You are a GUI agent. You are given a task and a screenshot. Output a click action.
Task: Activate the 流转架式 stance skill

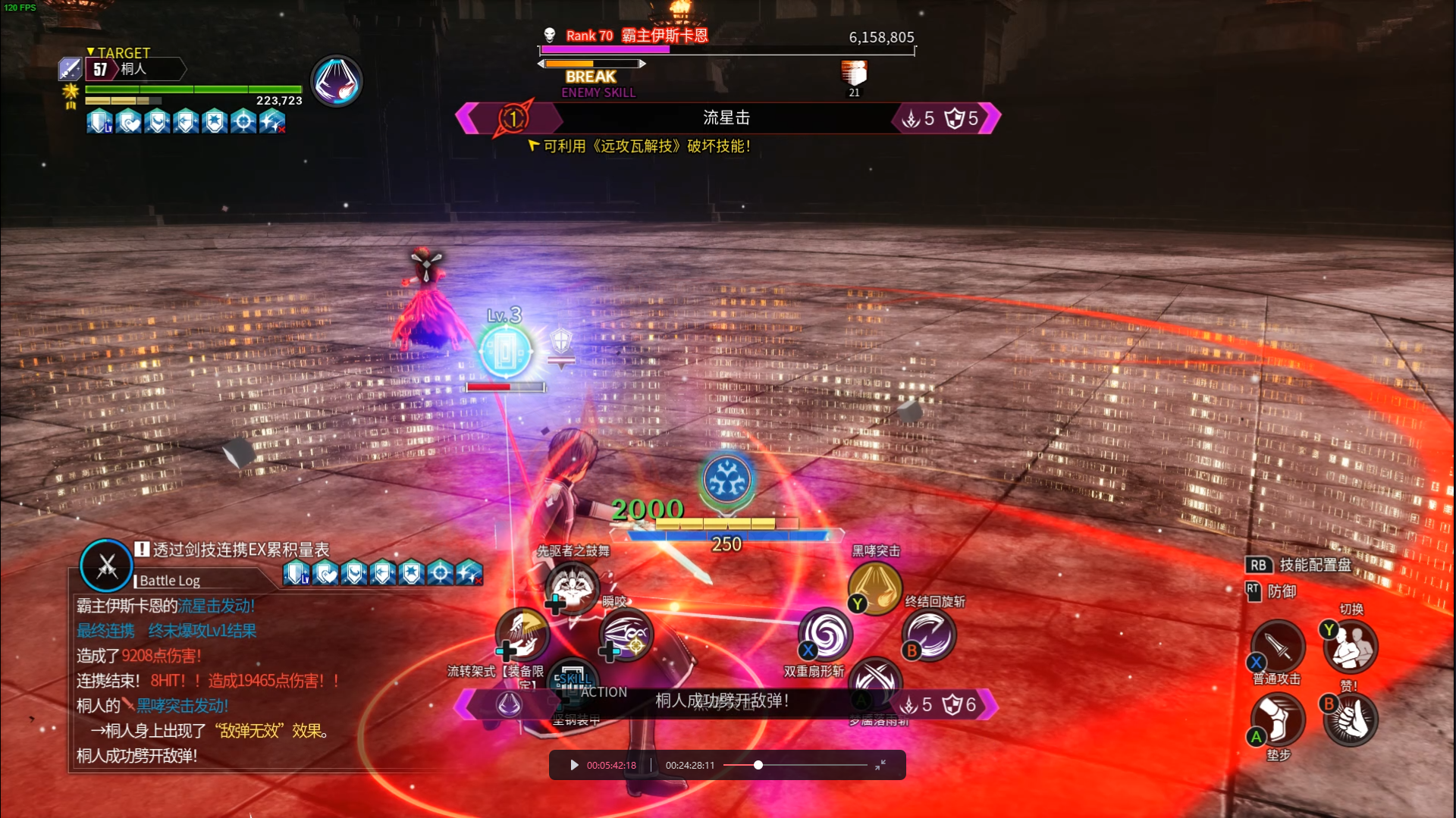(522, 635)
